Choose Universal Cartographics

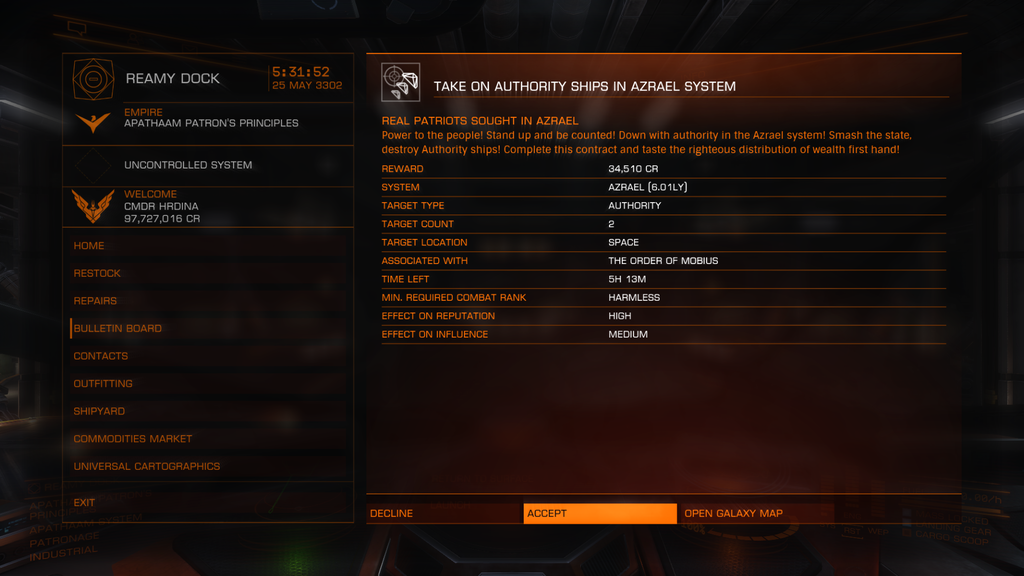coord(147,466)
